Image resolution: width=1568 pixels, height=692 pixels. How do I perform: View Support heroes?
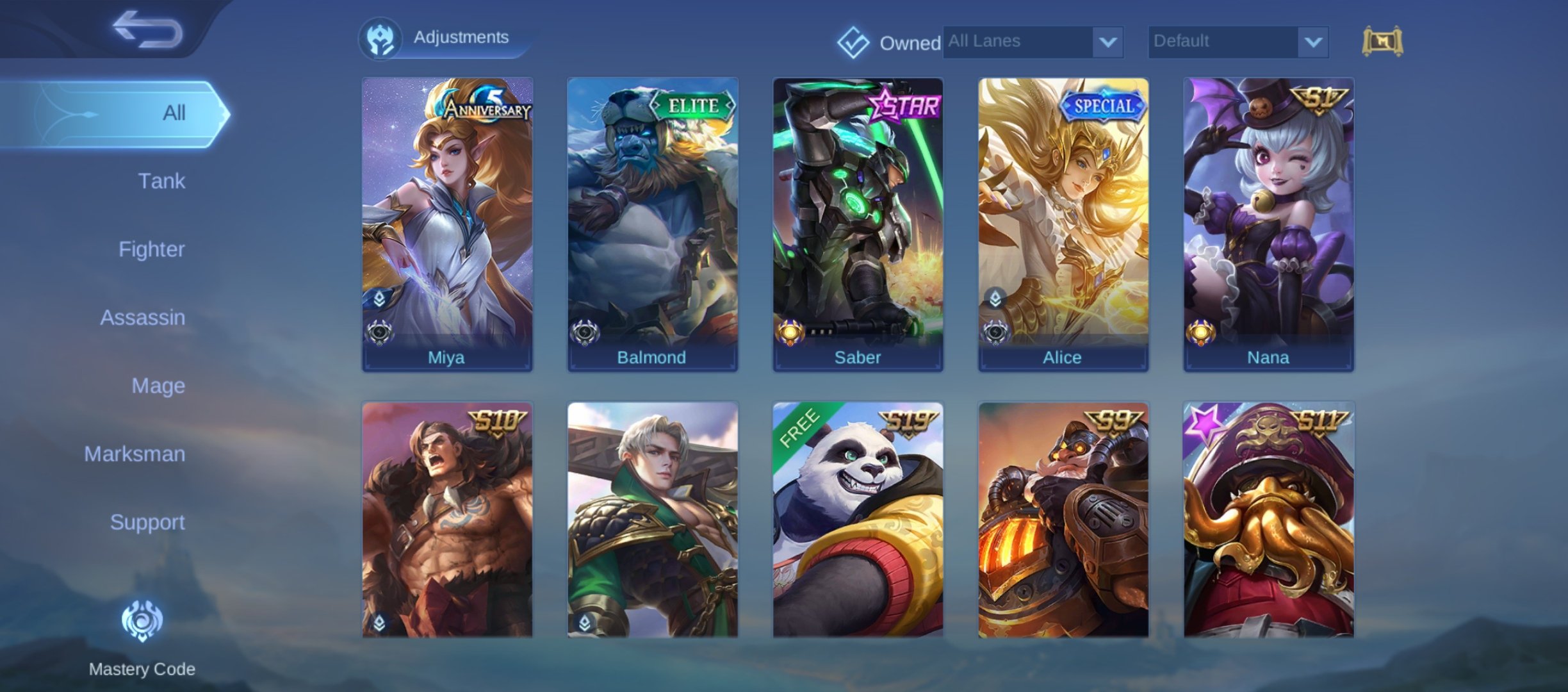coord(147,522)
